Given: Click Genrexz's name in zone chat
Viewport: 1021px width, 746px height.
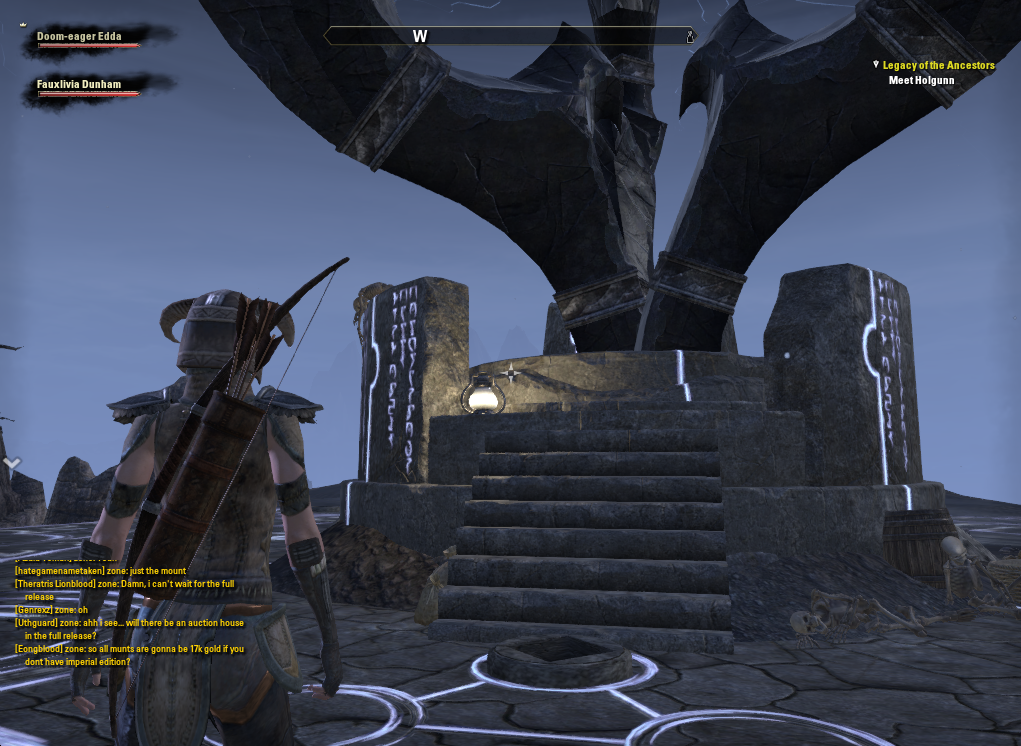Looking at the screenshot, I should [x=34, y=610].
